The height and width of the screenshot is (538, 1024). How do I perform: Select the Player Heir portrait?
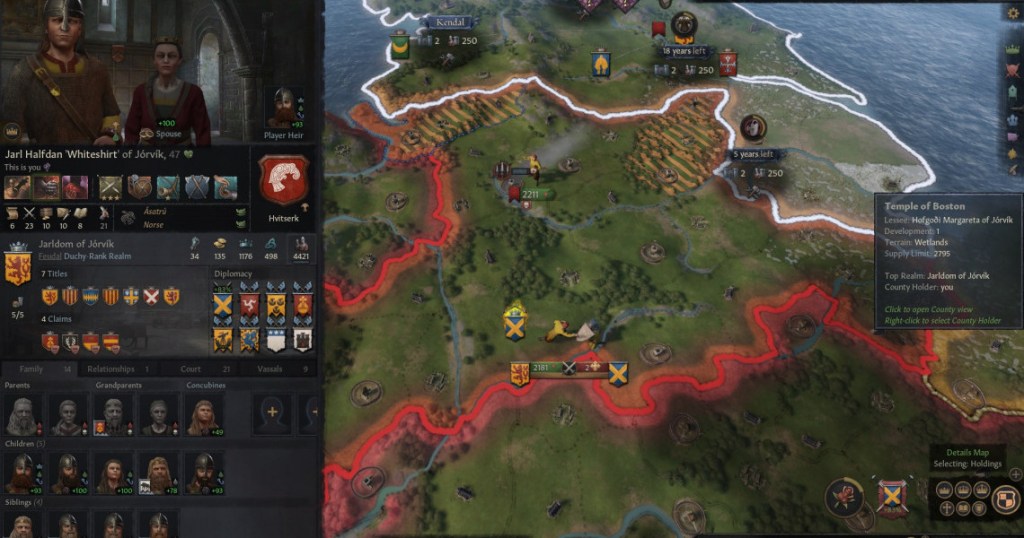[282, 107]
